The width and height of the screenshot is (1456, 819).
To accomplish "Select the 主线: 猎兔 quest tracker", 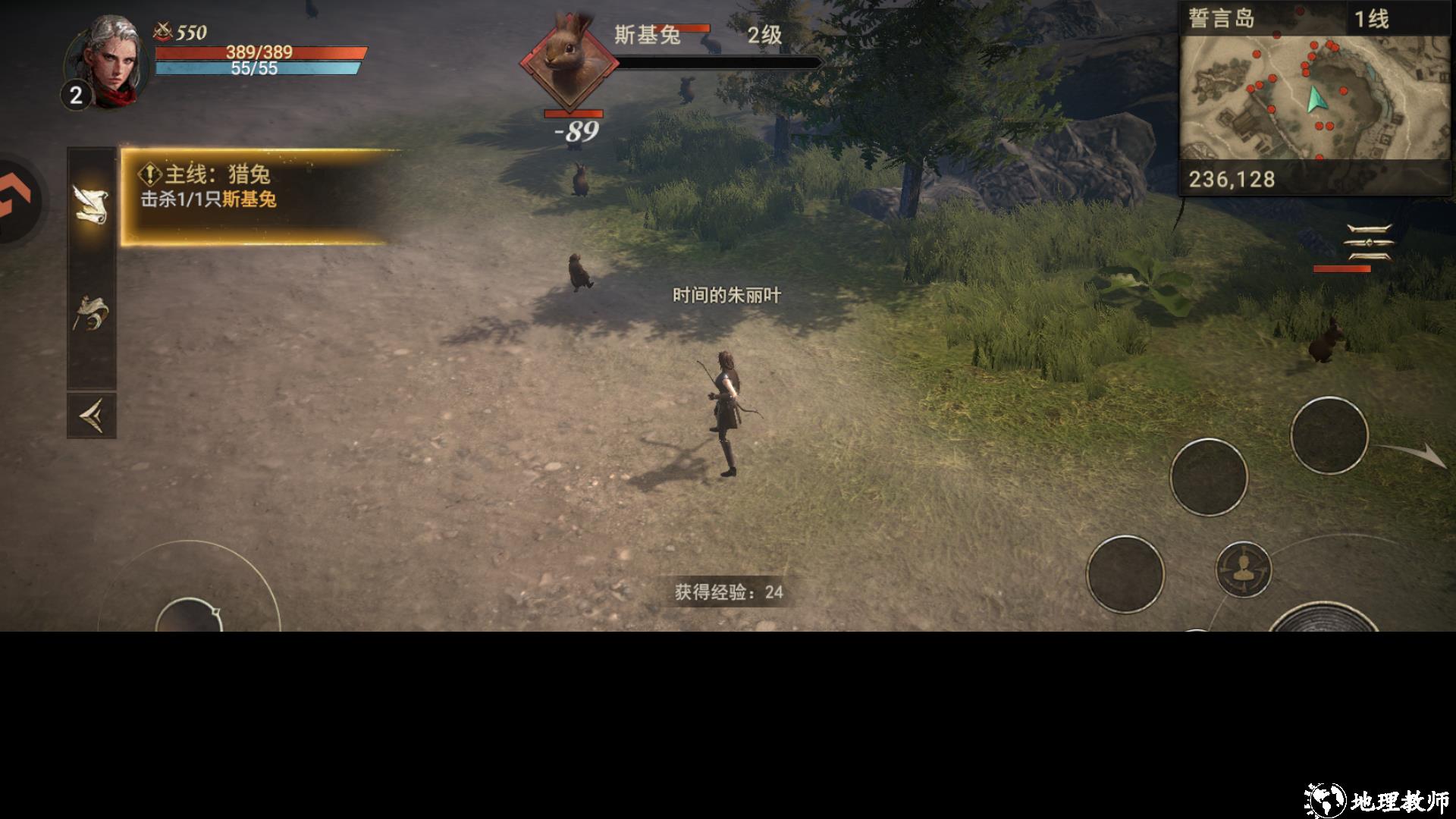I will (258, 197).
